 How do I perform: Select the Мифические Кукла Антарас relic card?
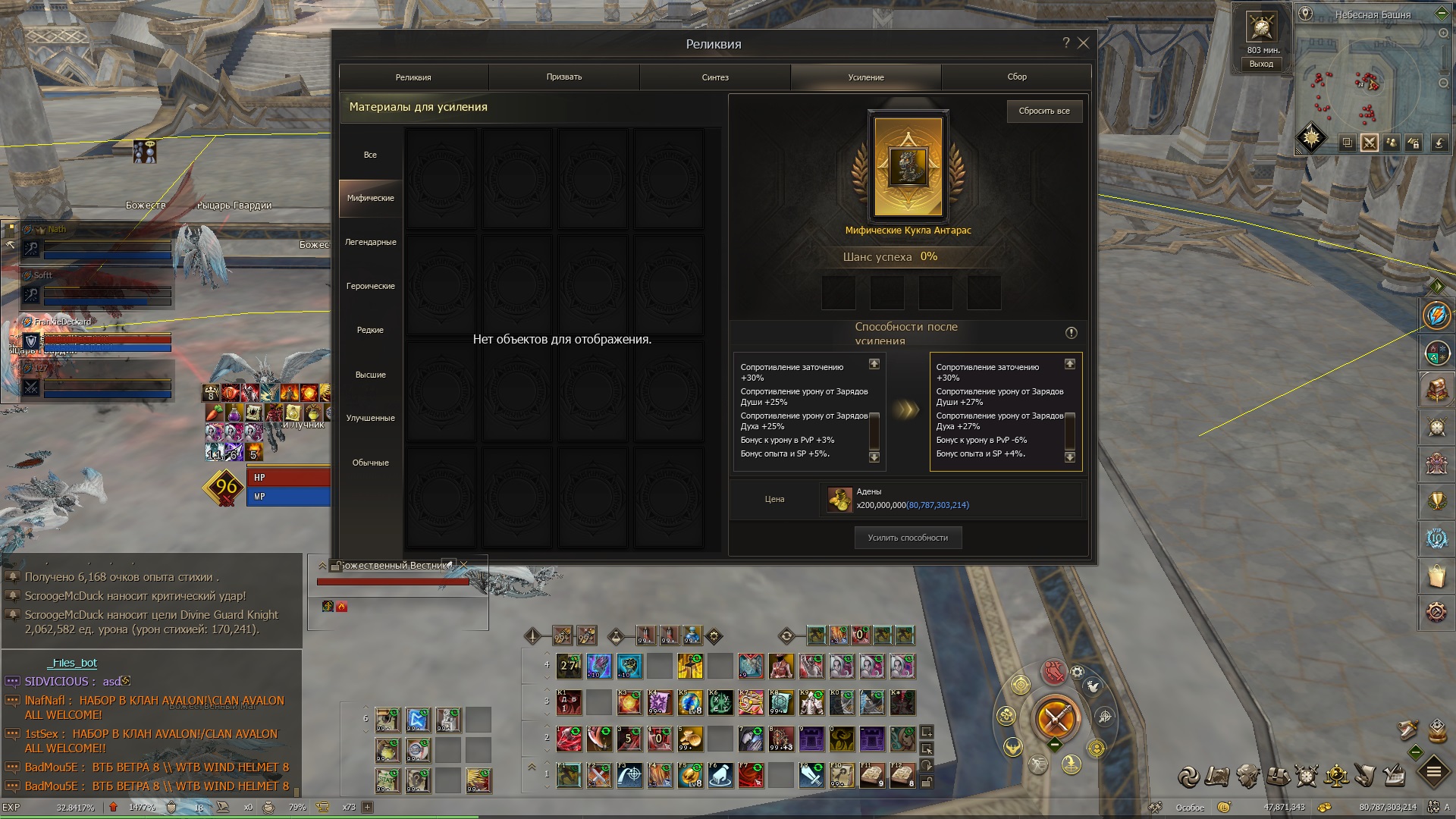908,167
